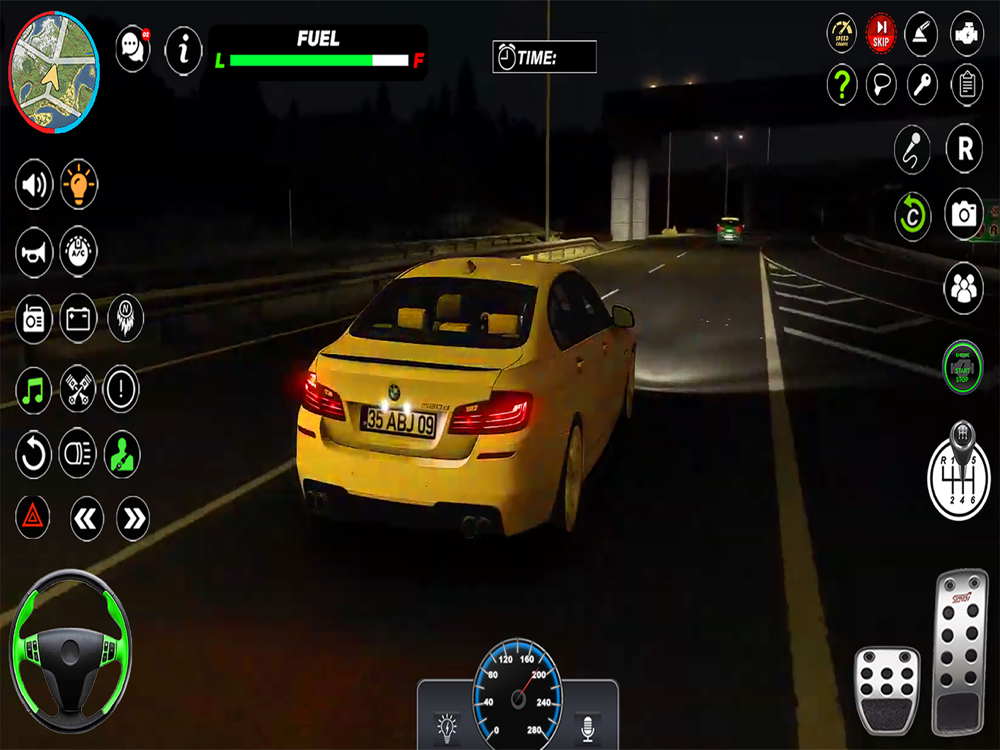Viewport: 1000px width, 750px height.
Task: Toggle the headlights icon
Action: (78, 455)
